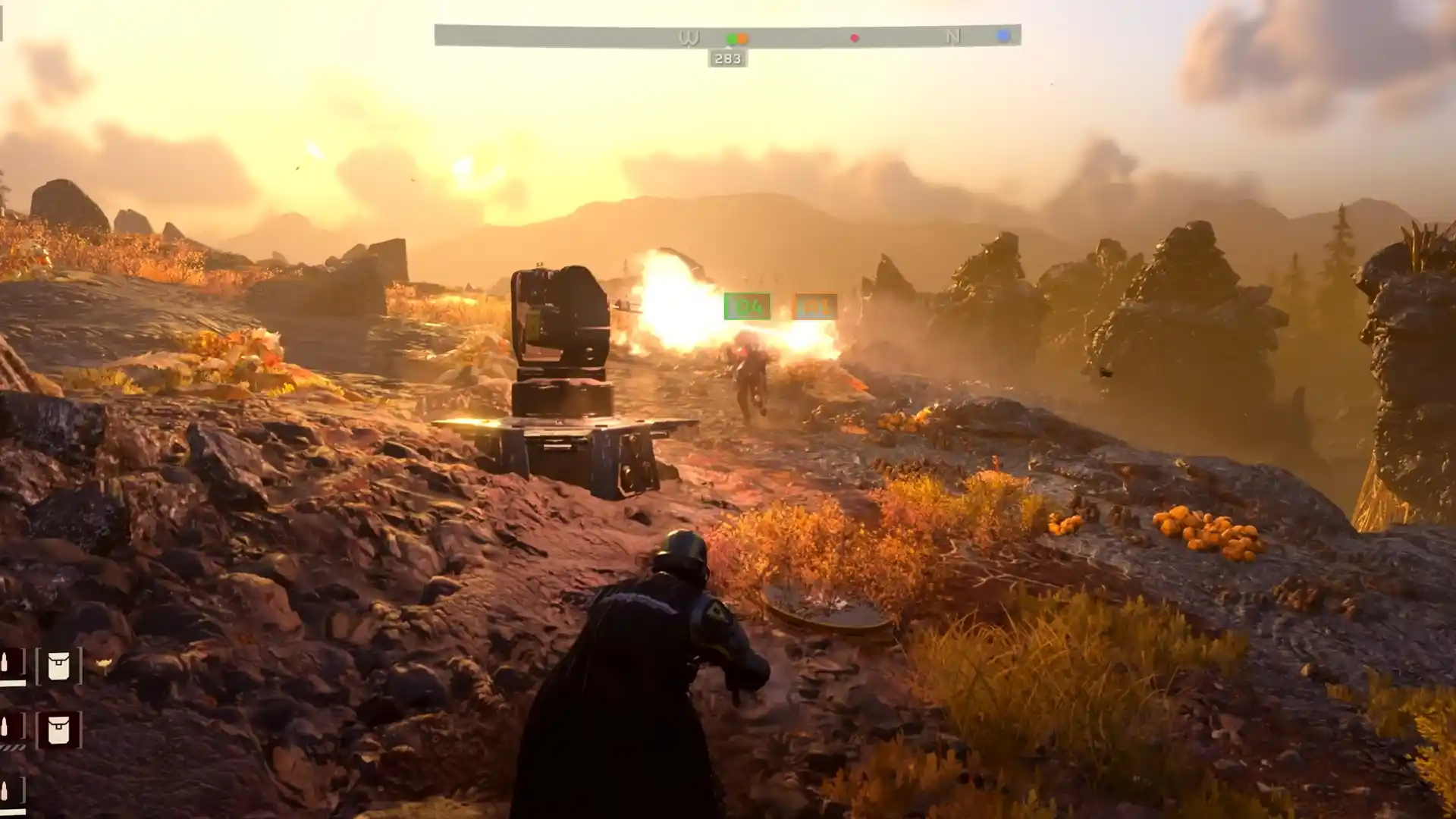Click the middle bullet ammo icon

pos(6,726)
